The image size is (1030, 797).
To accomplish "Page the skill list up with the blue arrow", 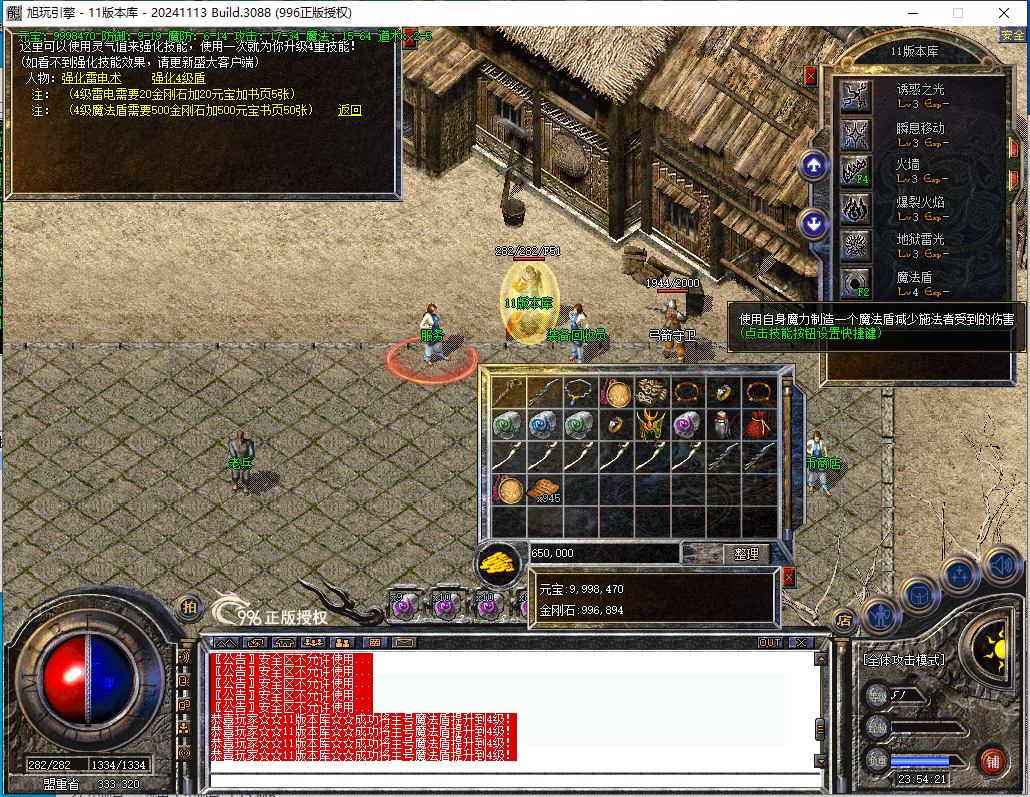I will tap(814, 166).
